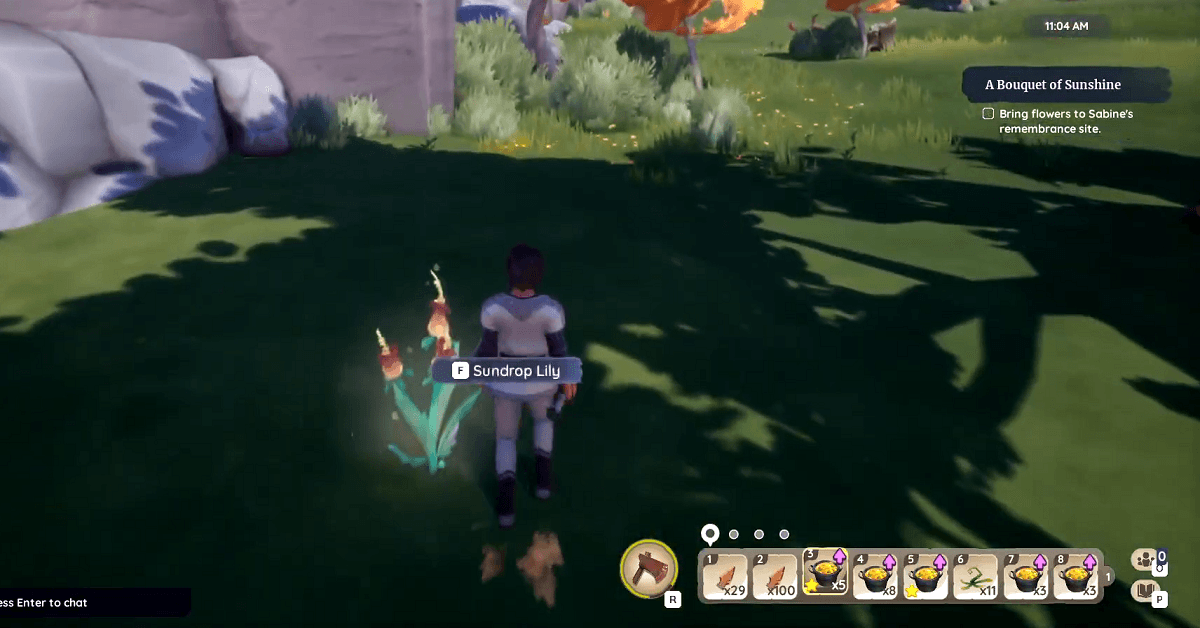Select hotbar slot 1 with x29 items

(x=725, y=576)
